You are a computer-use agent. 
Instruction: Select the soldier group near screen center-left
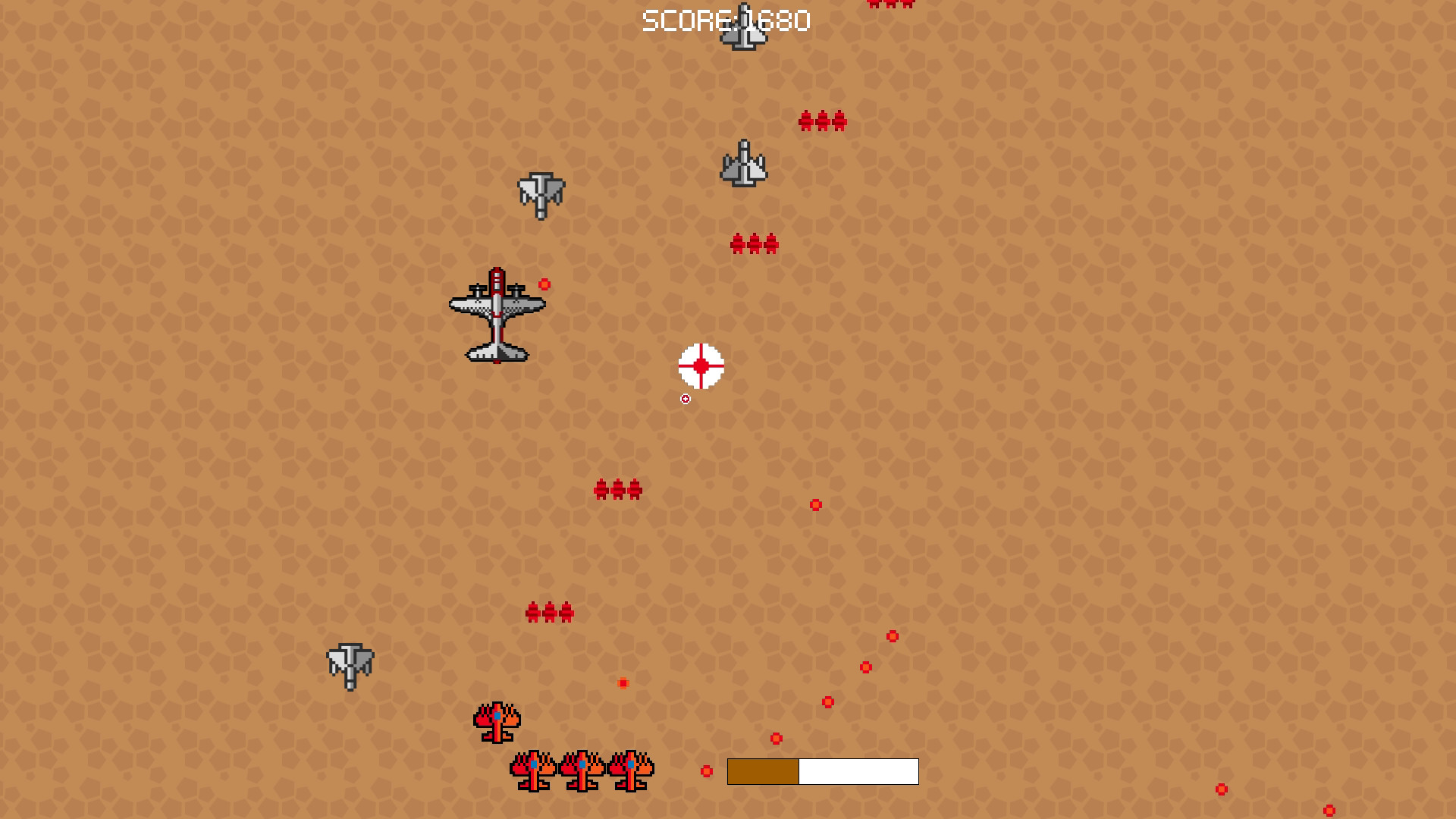(x=618, y=489)
